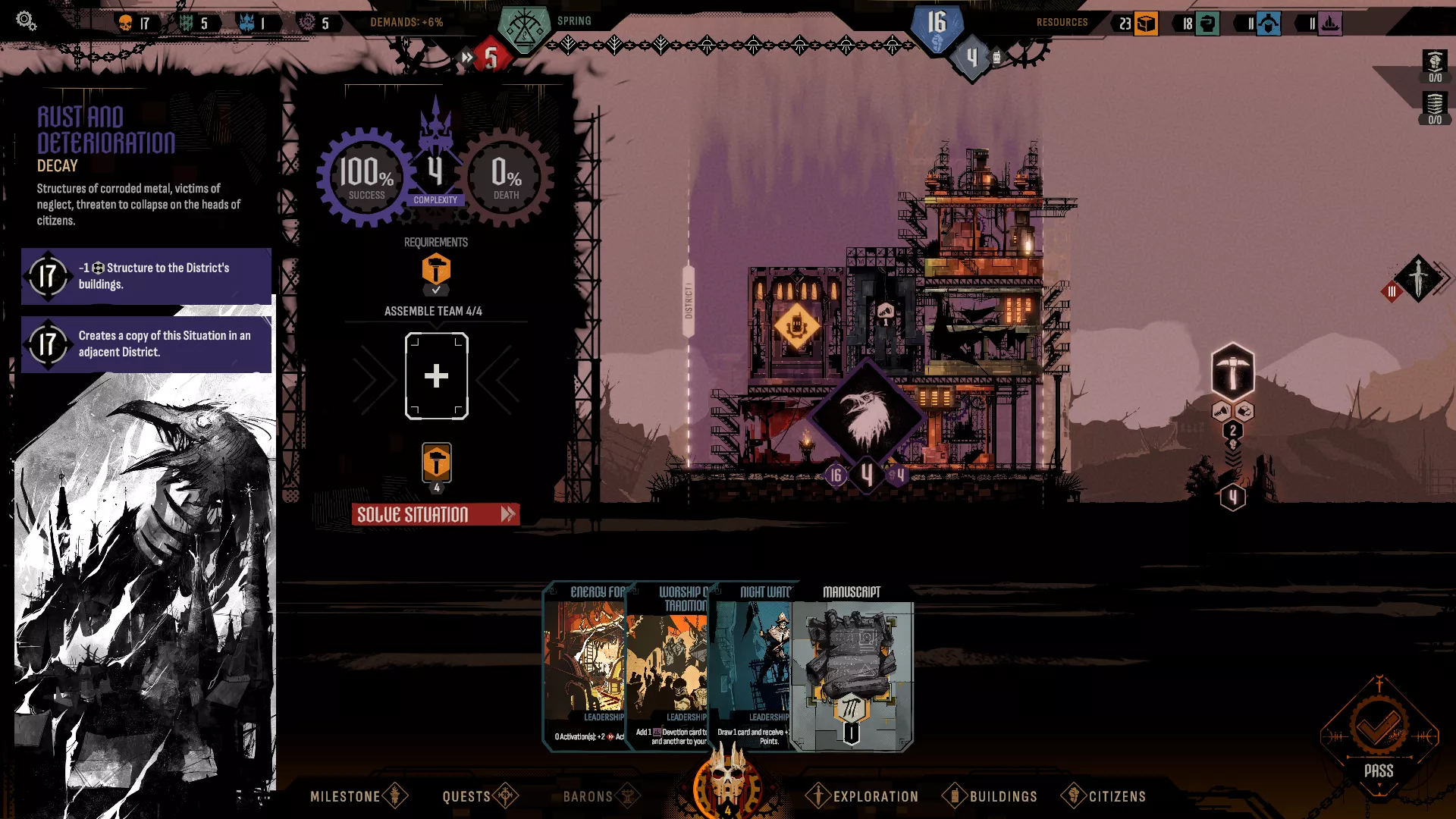Expand the left arrow beside the team slot

point(372,377)
